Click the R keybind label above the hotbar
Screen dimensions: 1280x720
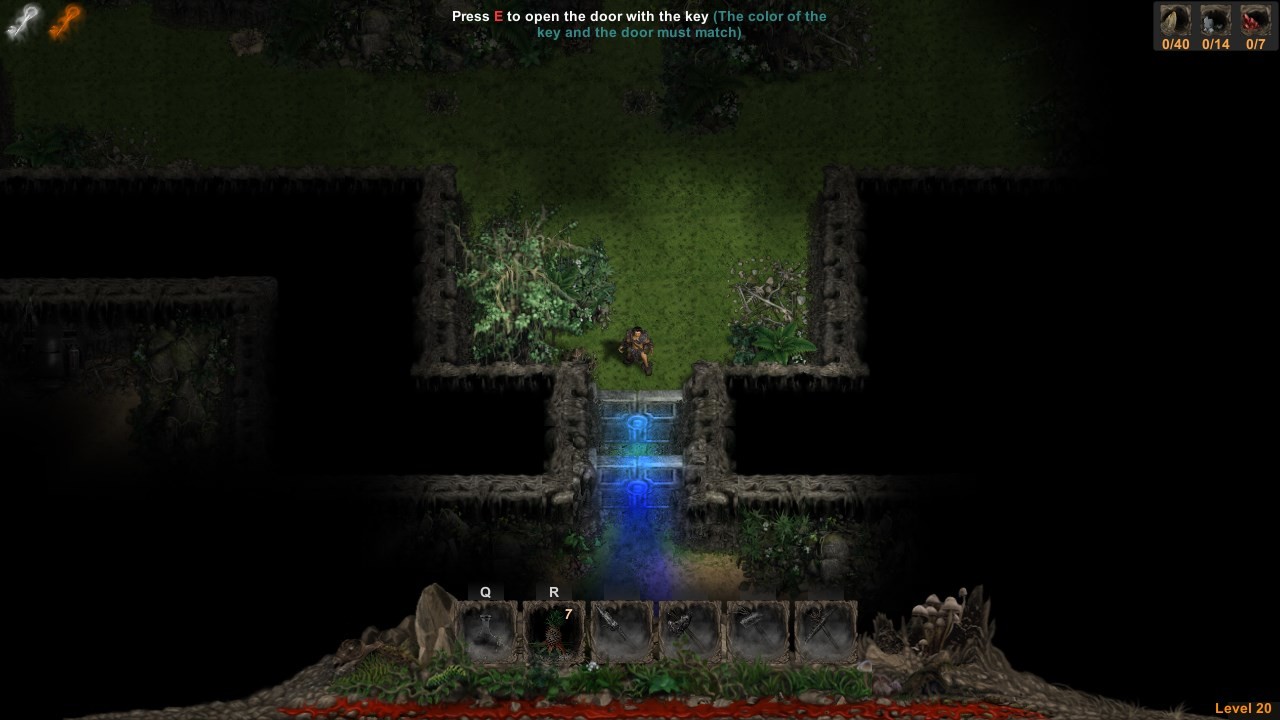pyautogui.click(x=553, y=592)
